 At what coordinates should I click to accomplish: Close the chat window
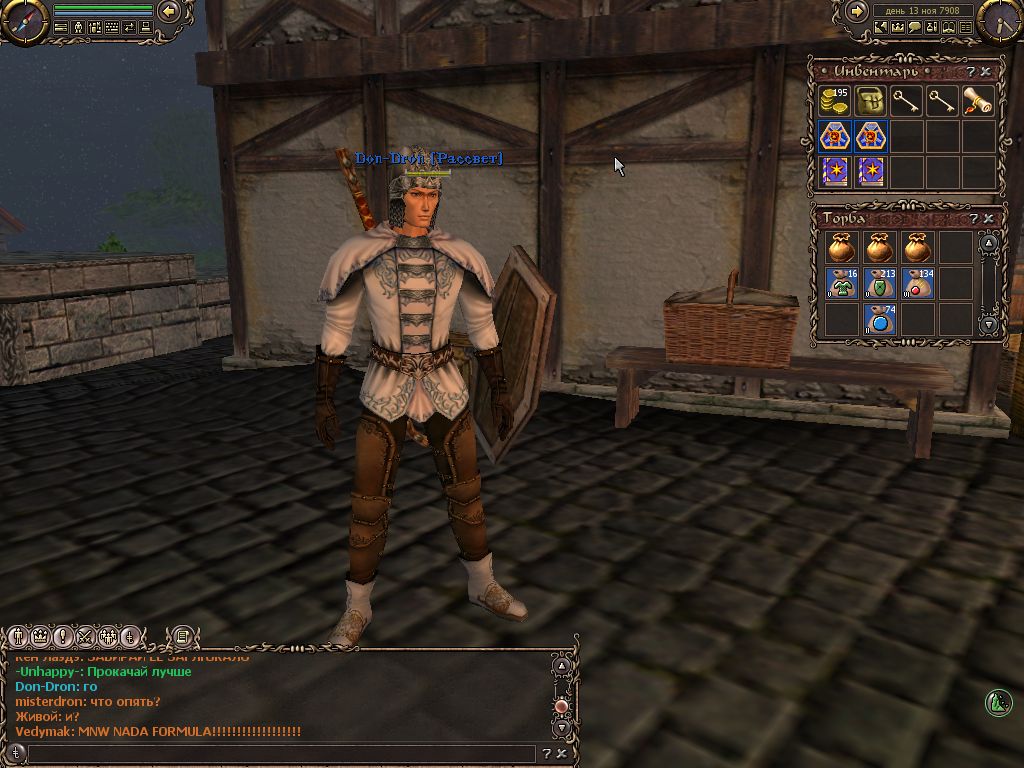pos(562,753)
